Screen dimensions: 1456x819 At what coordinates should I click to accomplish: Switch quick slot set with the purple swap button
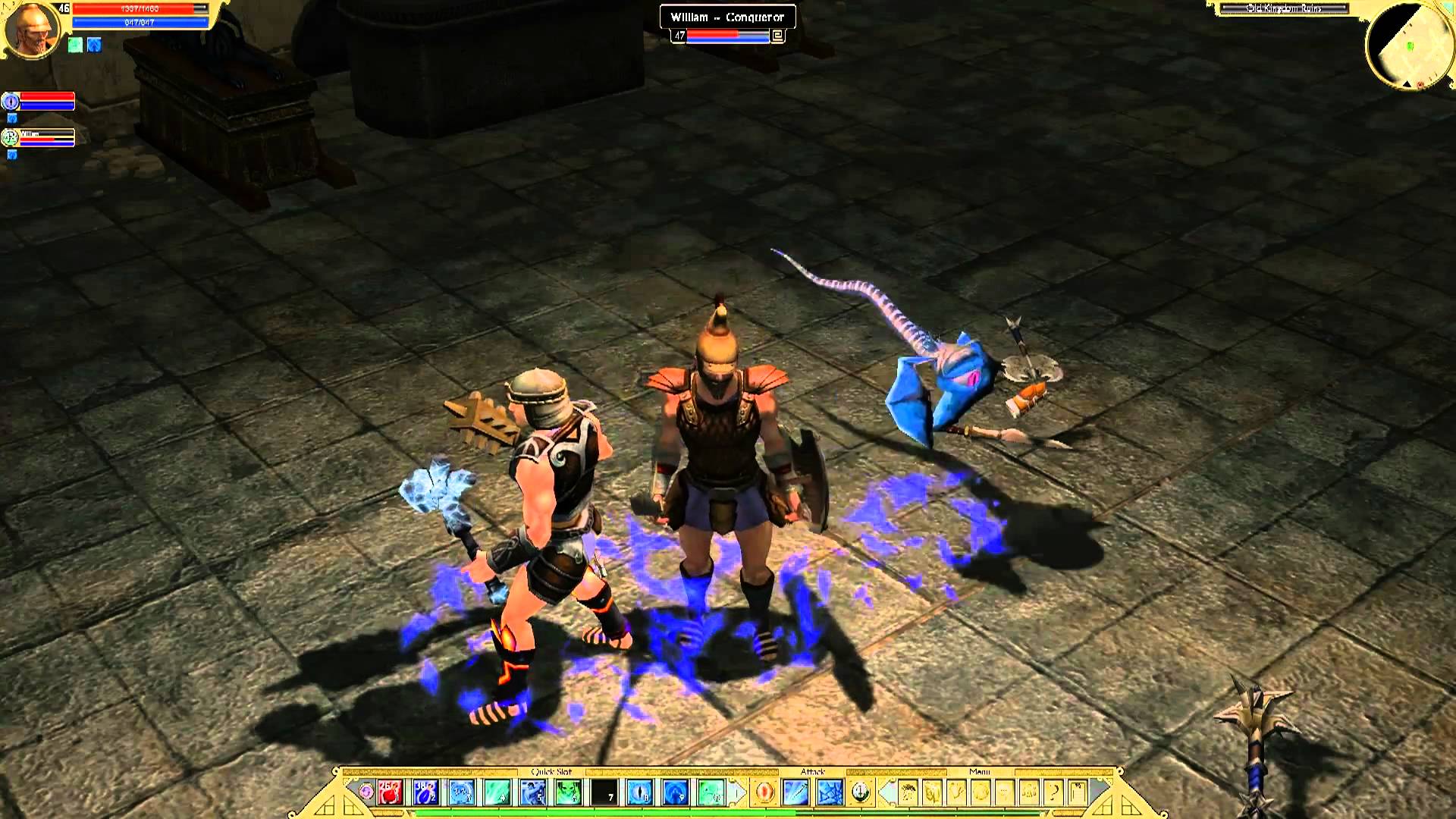click(366, 792)
